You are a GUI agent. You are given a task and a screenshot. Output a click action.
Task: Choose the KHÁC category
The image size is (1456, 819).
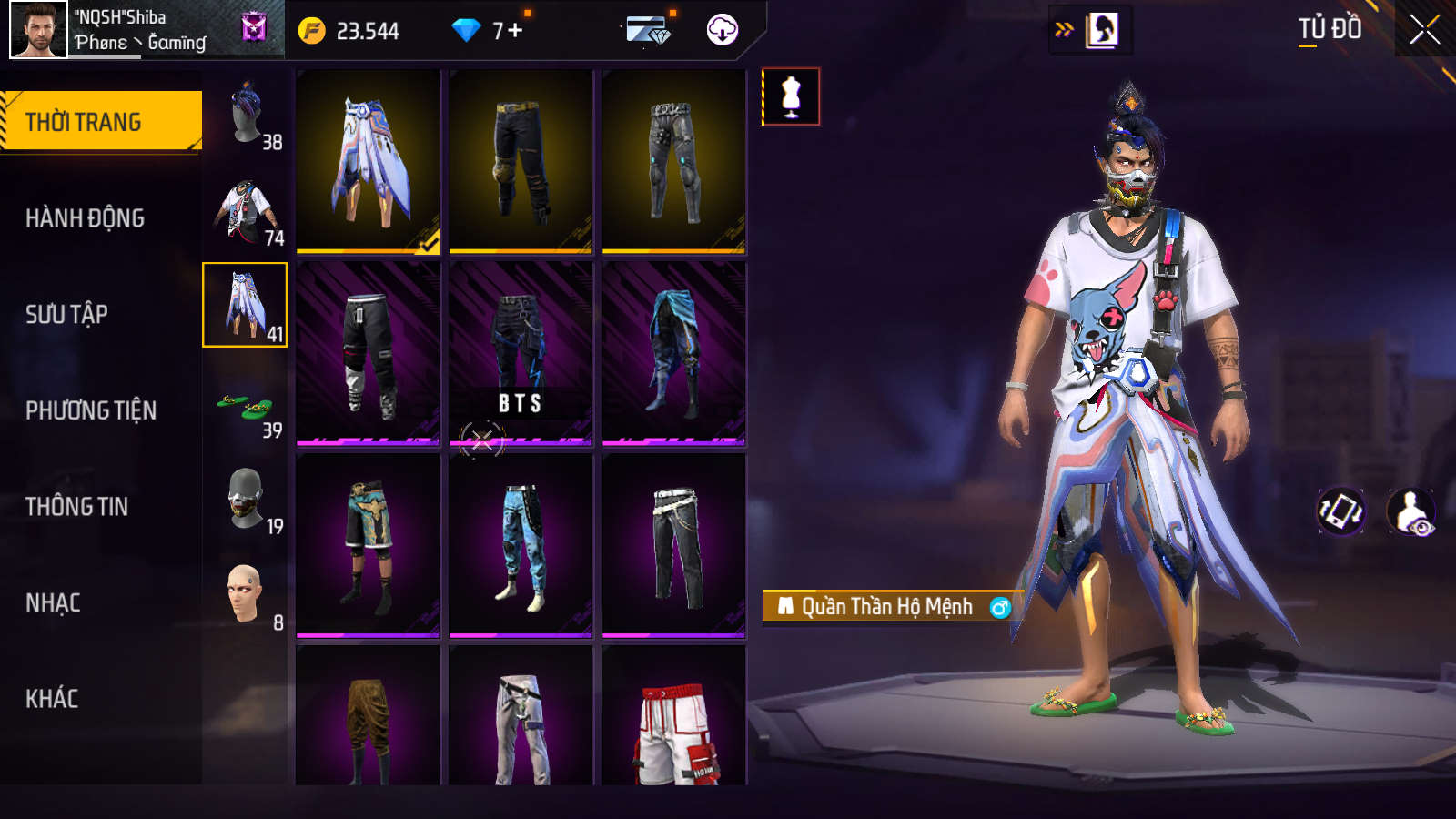[52, 699]
